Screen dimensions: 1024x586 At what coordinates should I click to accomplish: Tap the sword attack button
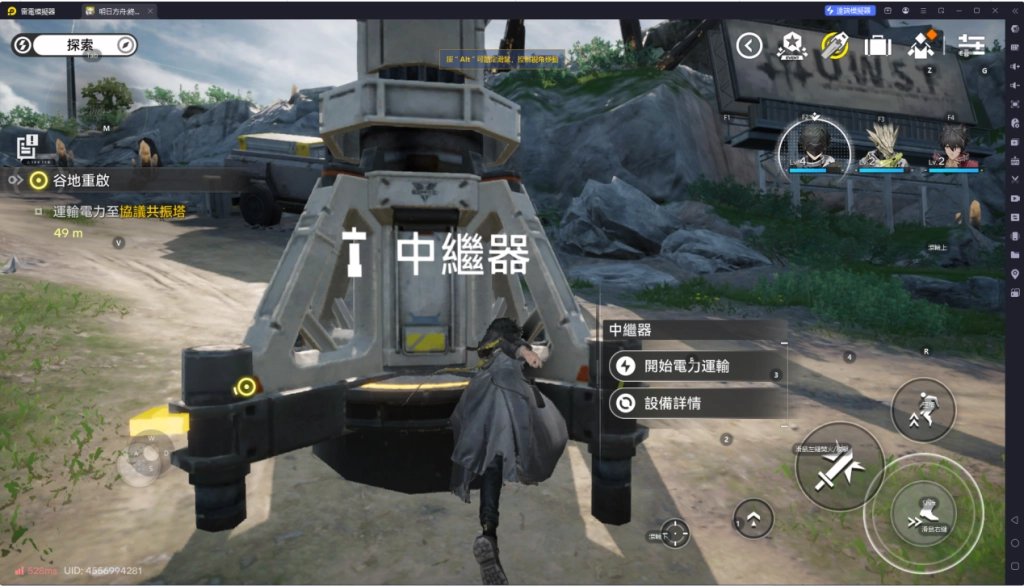click(x=838, y=468)
